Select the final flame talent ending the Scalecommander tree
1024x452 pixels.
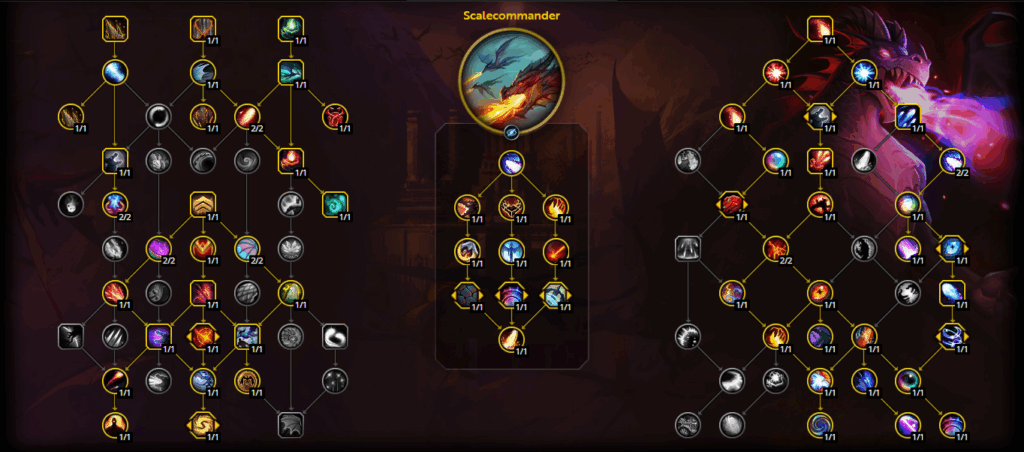[511, 339]
